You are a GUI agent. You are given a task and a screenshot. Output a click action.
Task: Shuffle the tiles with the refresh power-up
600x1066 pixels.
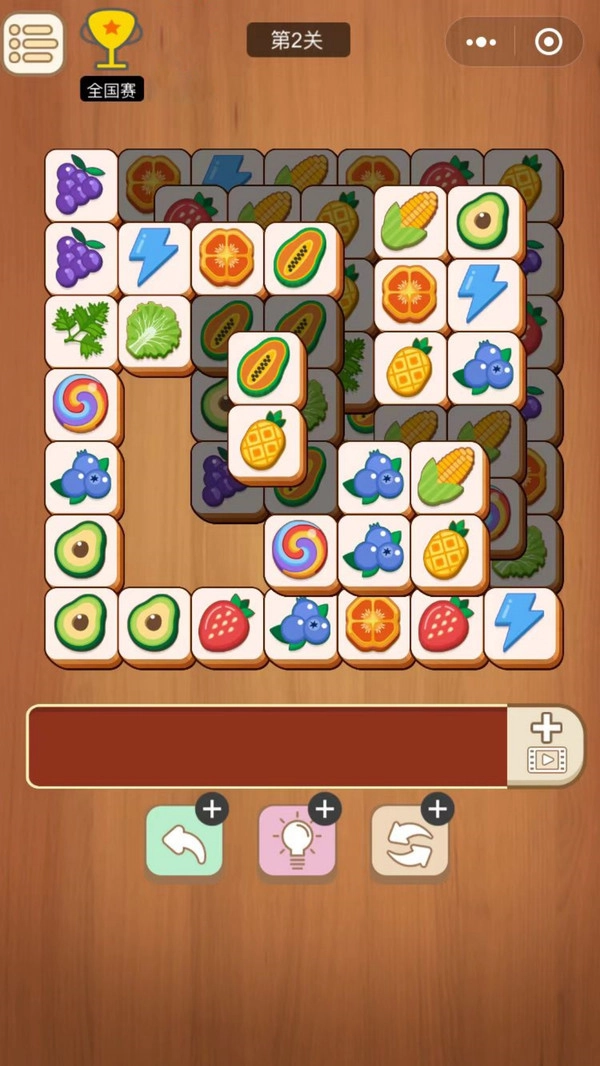410,842
